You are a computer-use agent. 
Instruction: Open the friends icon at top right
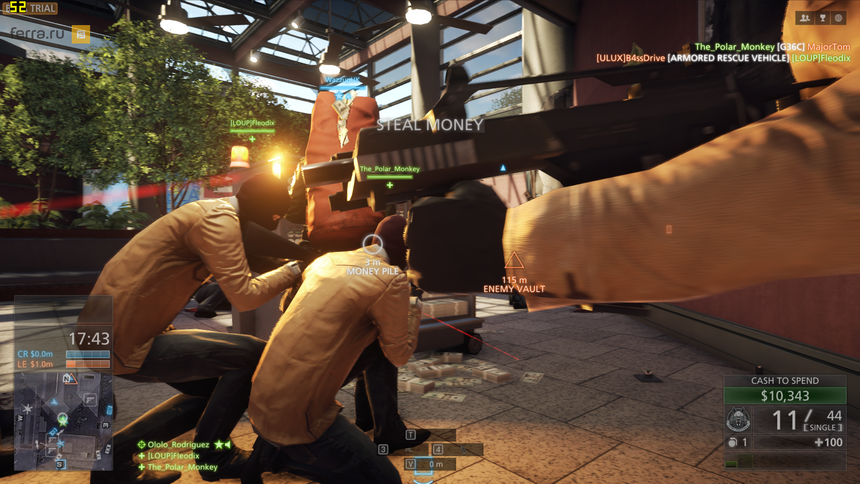point(804,18)
